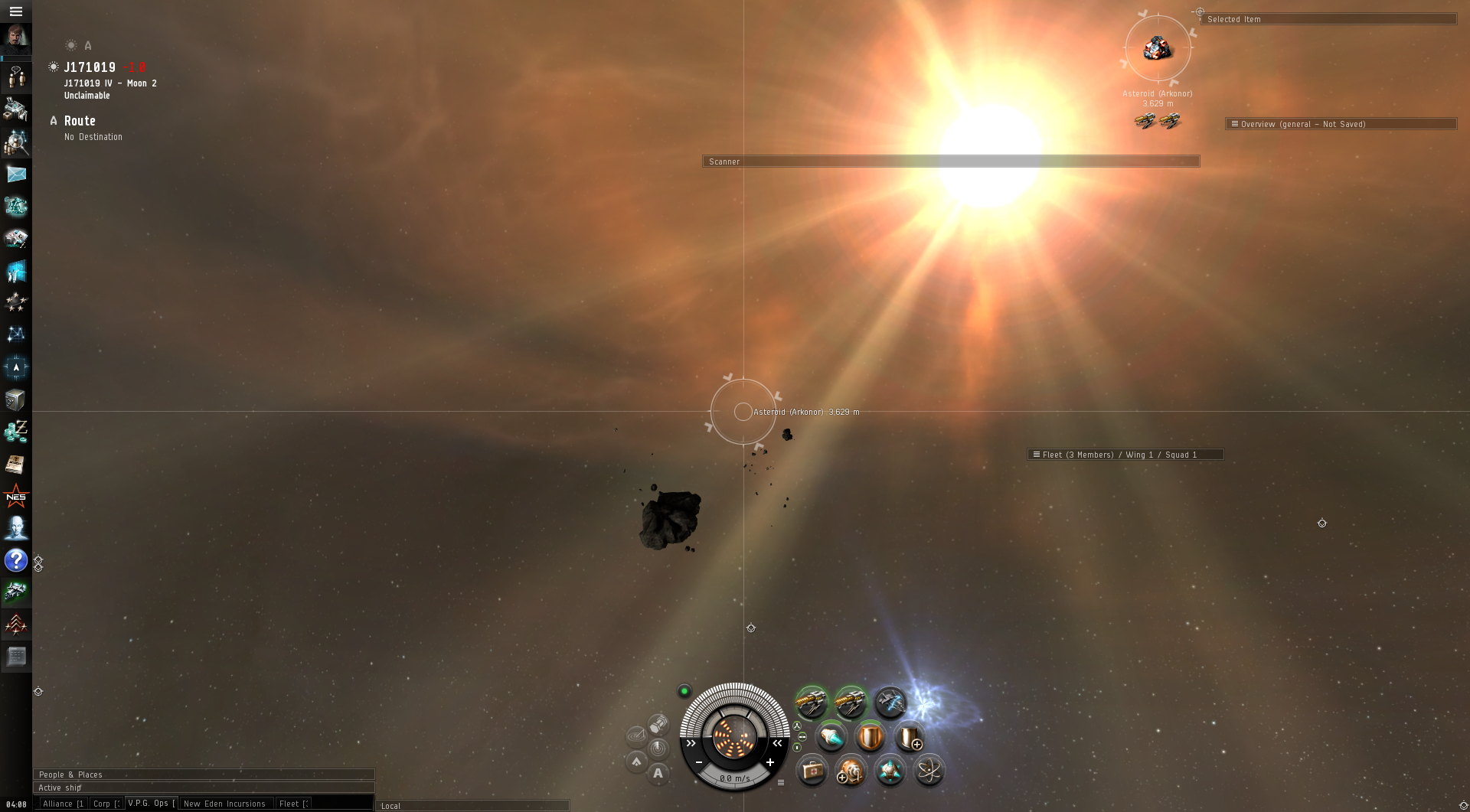This screenshot has width=1470, height=812.
Task: Open the NES store icon
Action: (x=15, y=497)
